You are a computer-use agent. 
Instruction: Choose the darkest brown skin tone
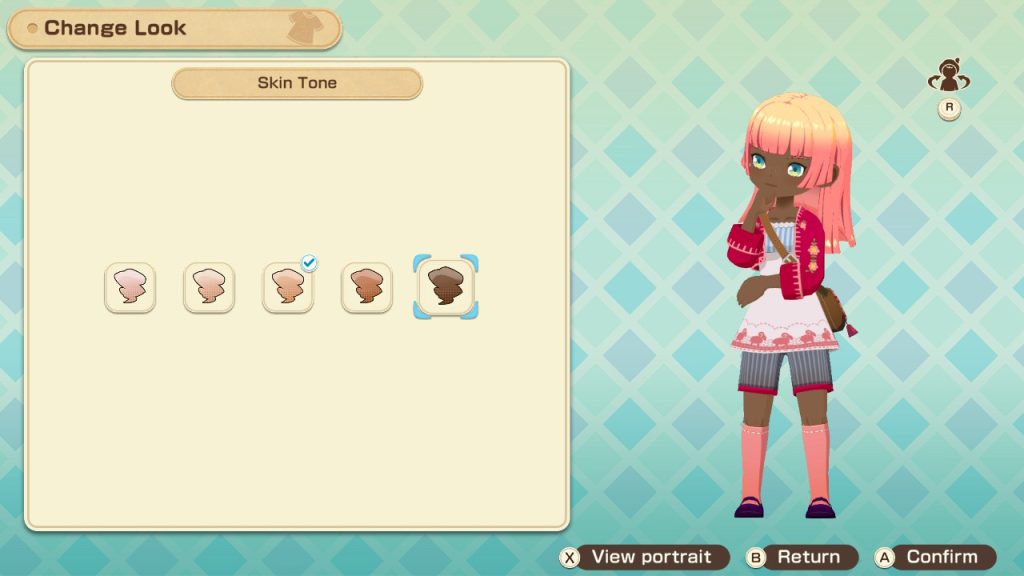pyautogui.click(x=446, y=287)
